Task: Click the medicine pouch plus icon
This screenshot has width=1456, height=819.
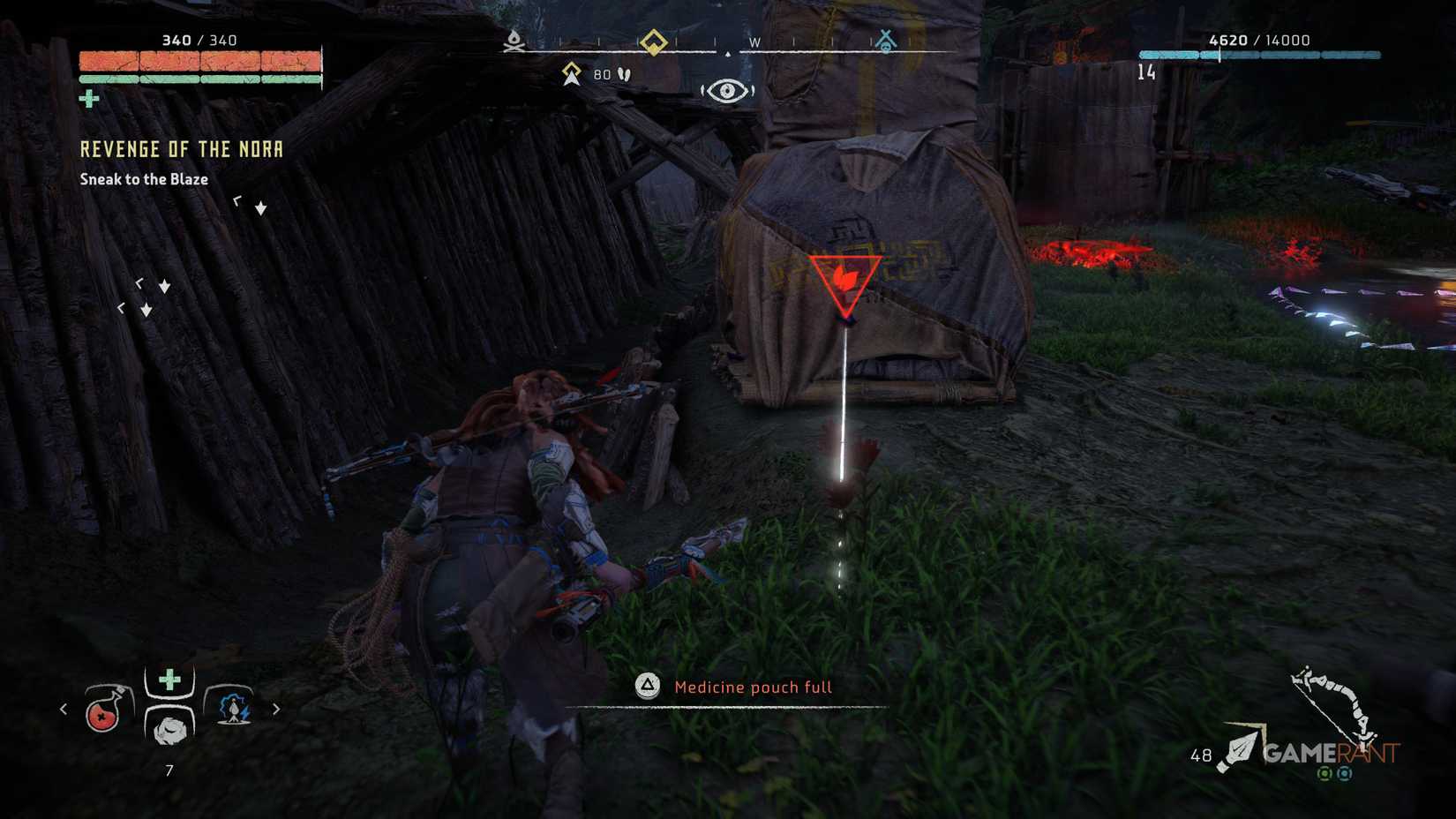Action: [x=169, y=679]
